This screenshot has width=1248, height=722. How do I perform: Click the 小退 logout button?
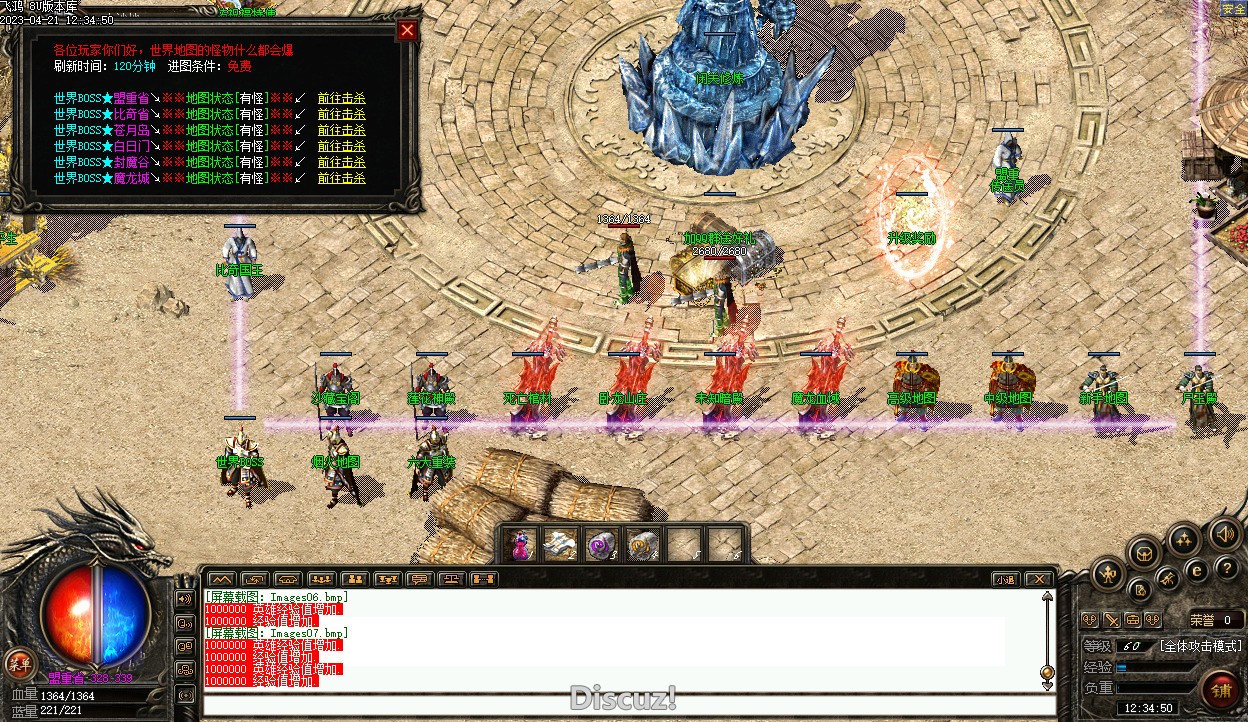pos(1005,579)
